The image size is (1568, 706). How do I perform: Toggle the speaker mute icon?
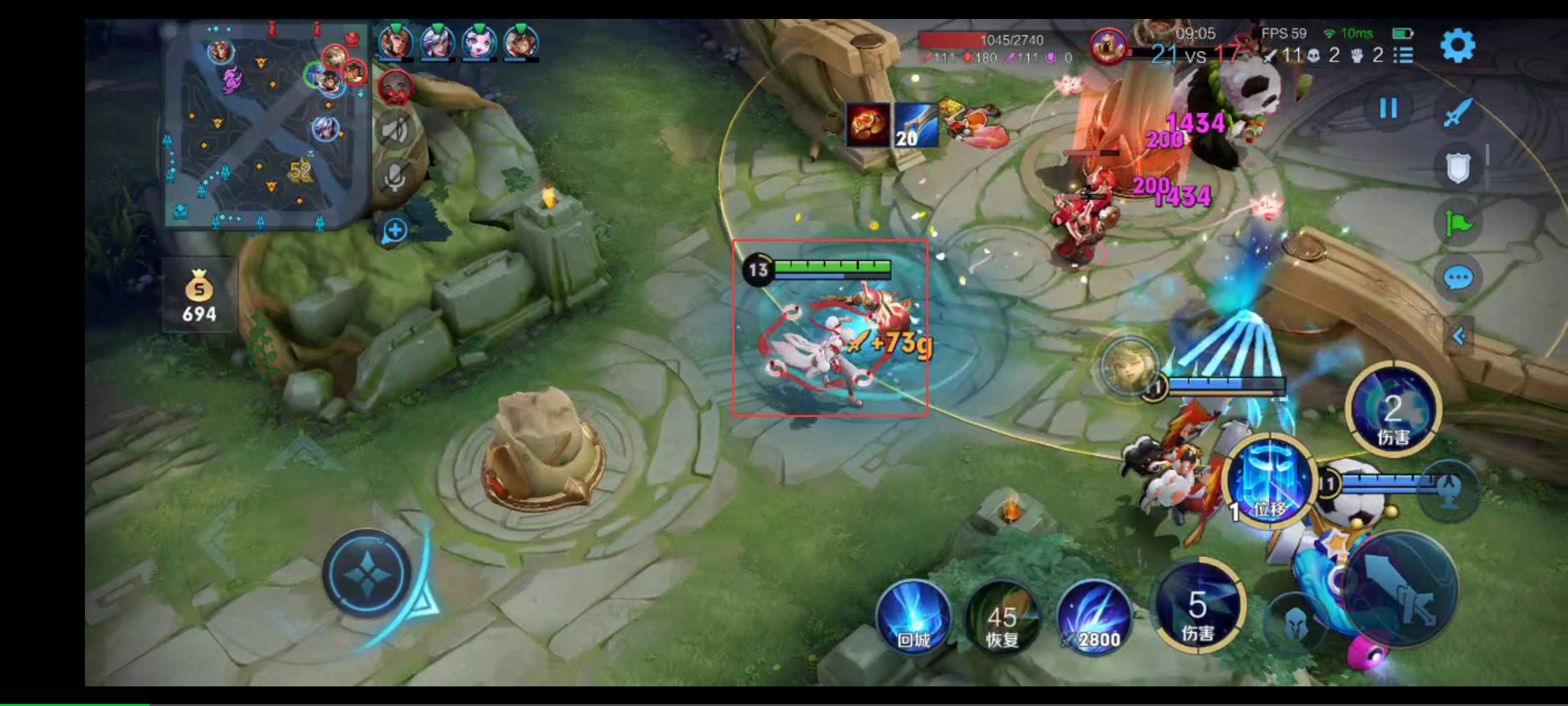tap(395, 131)
